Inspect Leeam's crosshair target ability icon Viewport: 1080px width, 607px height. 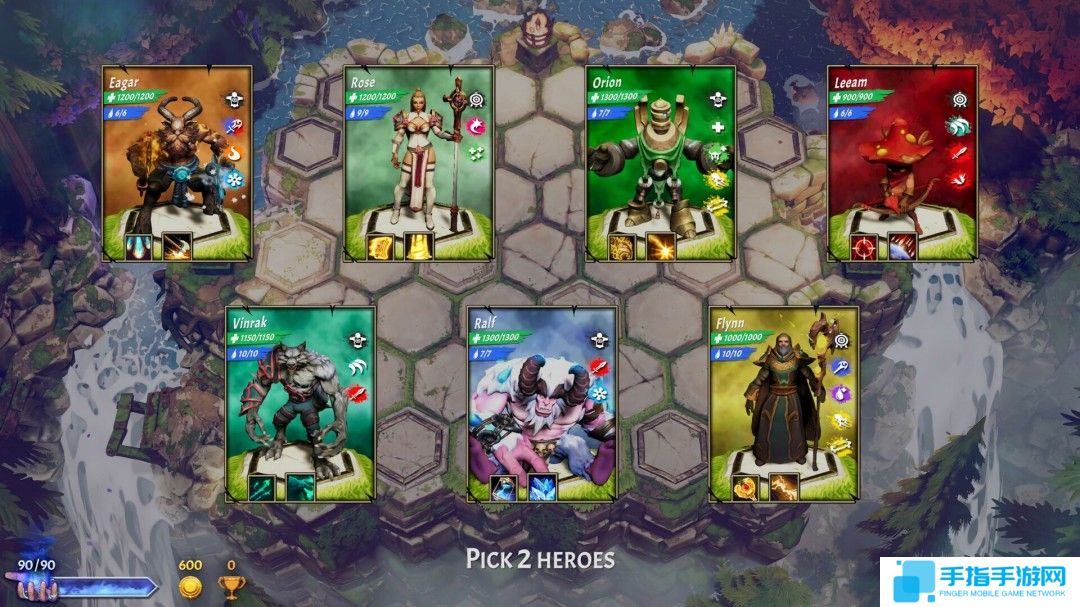click(x=864, y=247)
